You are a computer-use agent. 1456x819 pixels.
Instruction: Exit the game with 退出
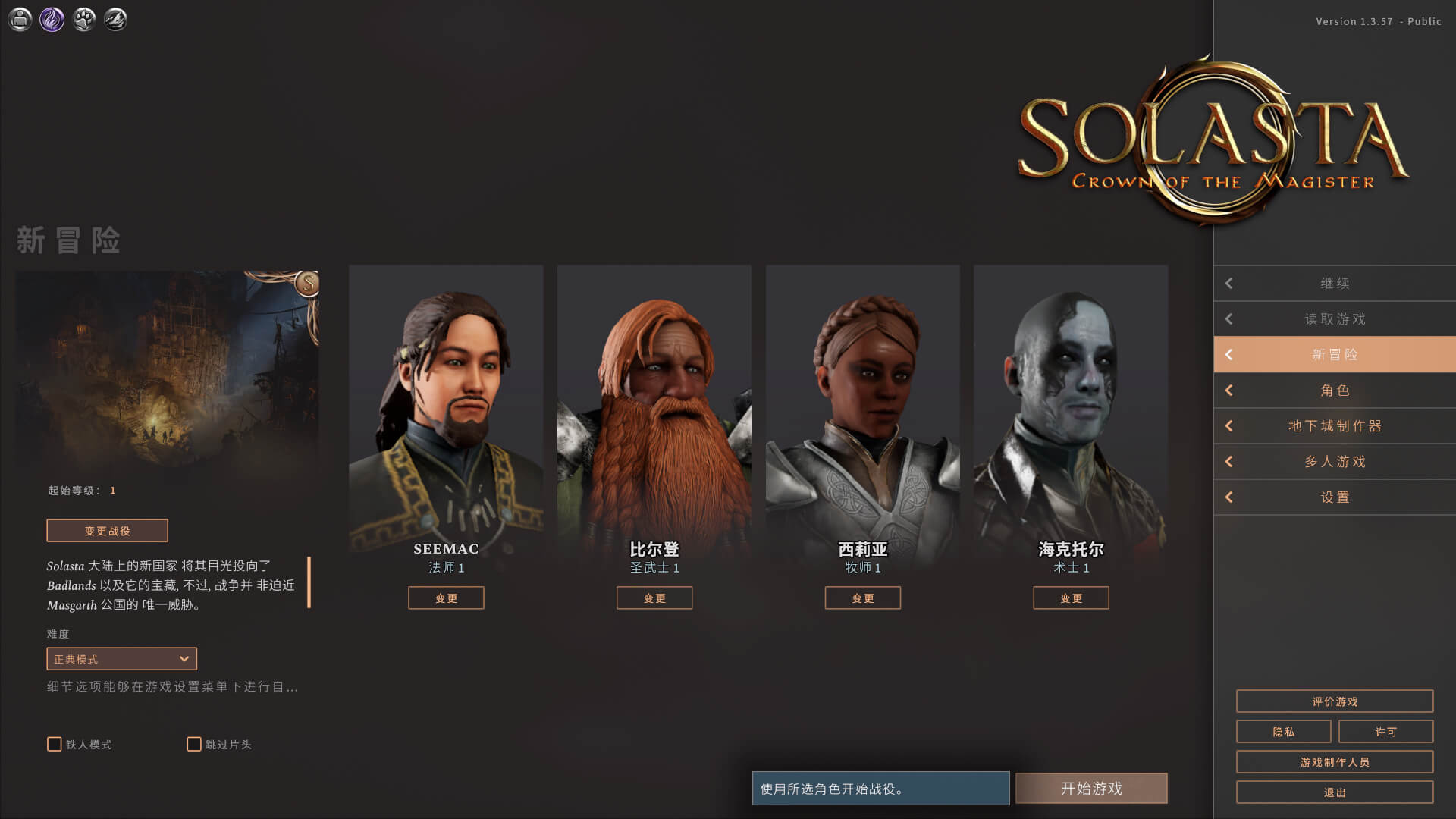[1335, 792]
